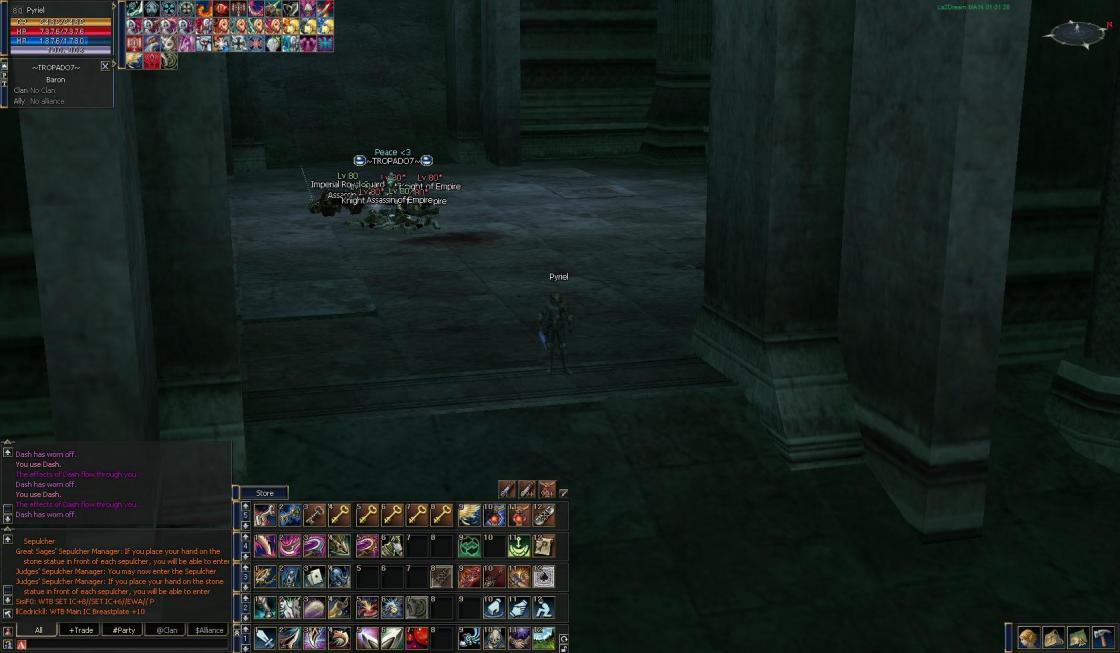The width and height of the screenshot is (1120, 653).
Task: Open the #Party chat tab
Action: [123, 630]
